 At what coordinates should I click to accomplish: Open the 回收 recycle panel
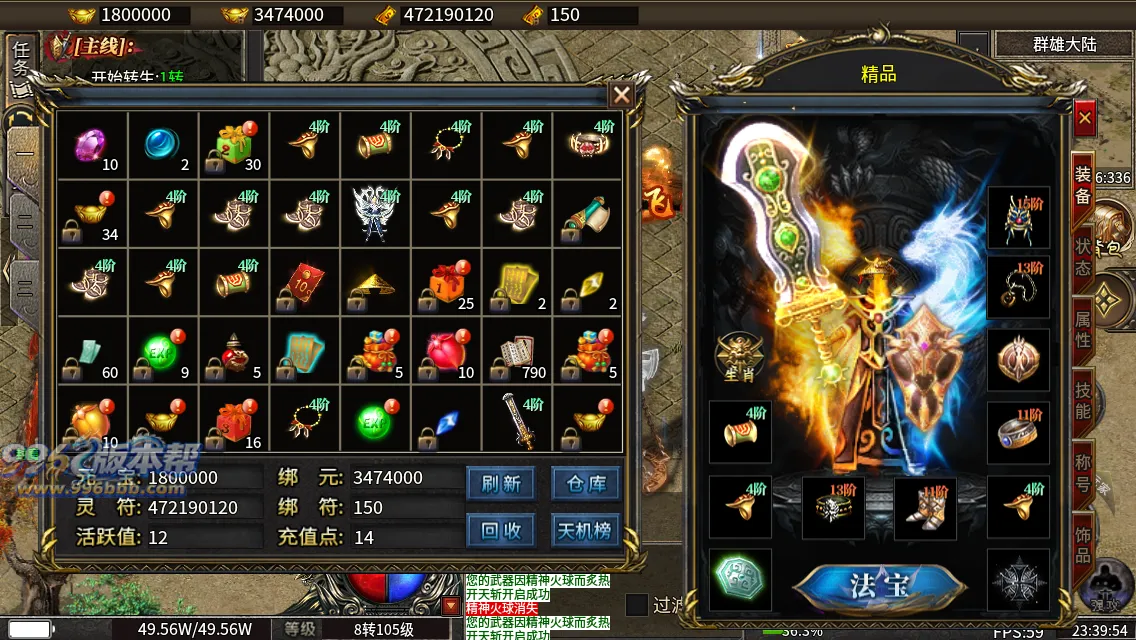coord(501,530)
